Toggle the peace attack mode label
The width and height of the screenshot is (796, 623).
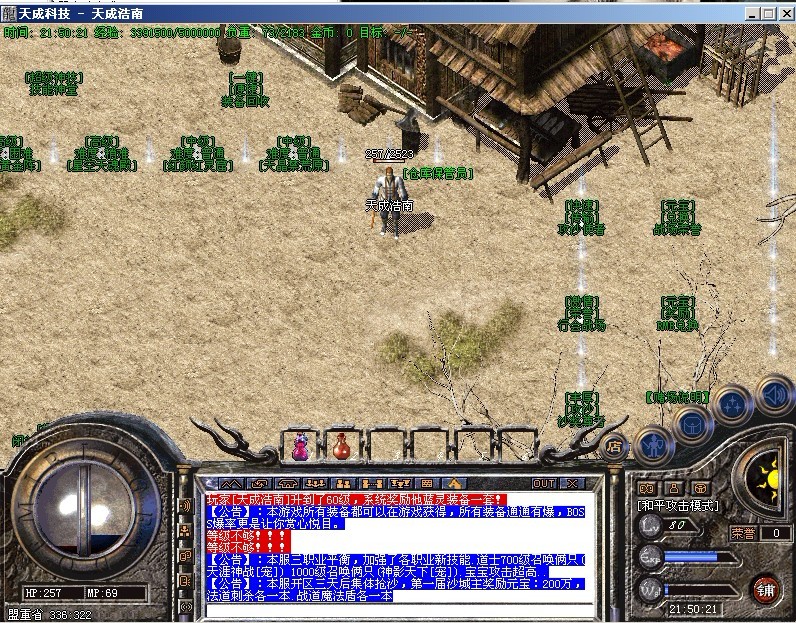[678, 506]
